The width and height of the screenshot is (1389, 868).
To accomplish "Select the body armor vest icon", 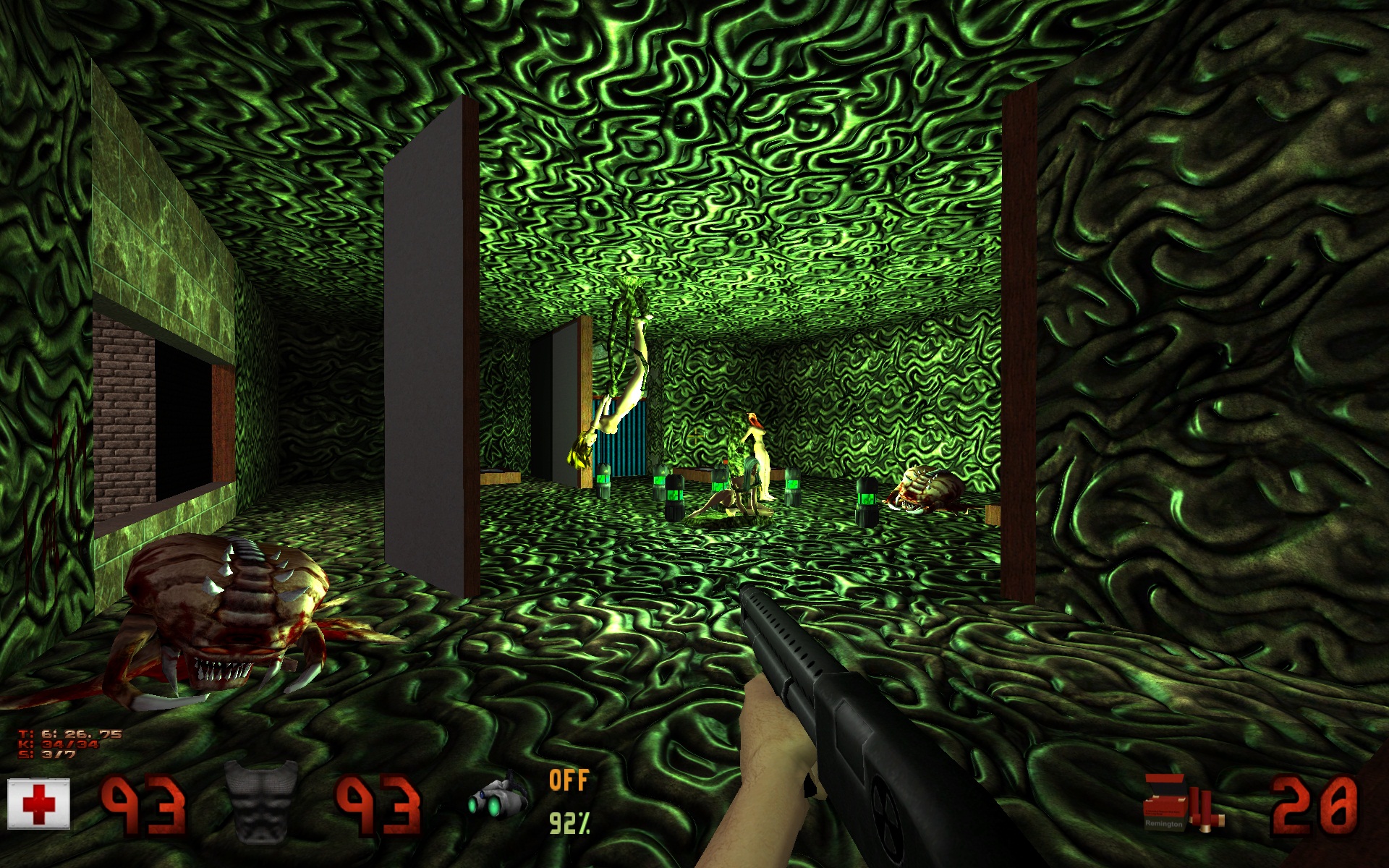I will [x=261, y=801].
